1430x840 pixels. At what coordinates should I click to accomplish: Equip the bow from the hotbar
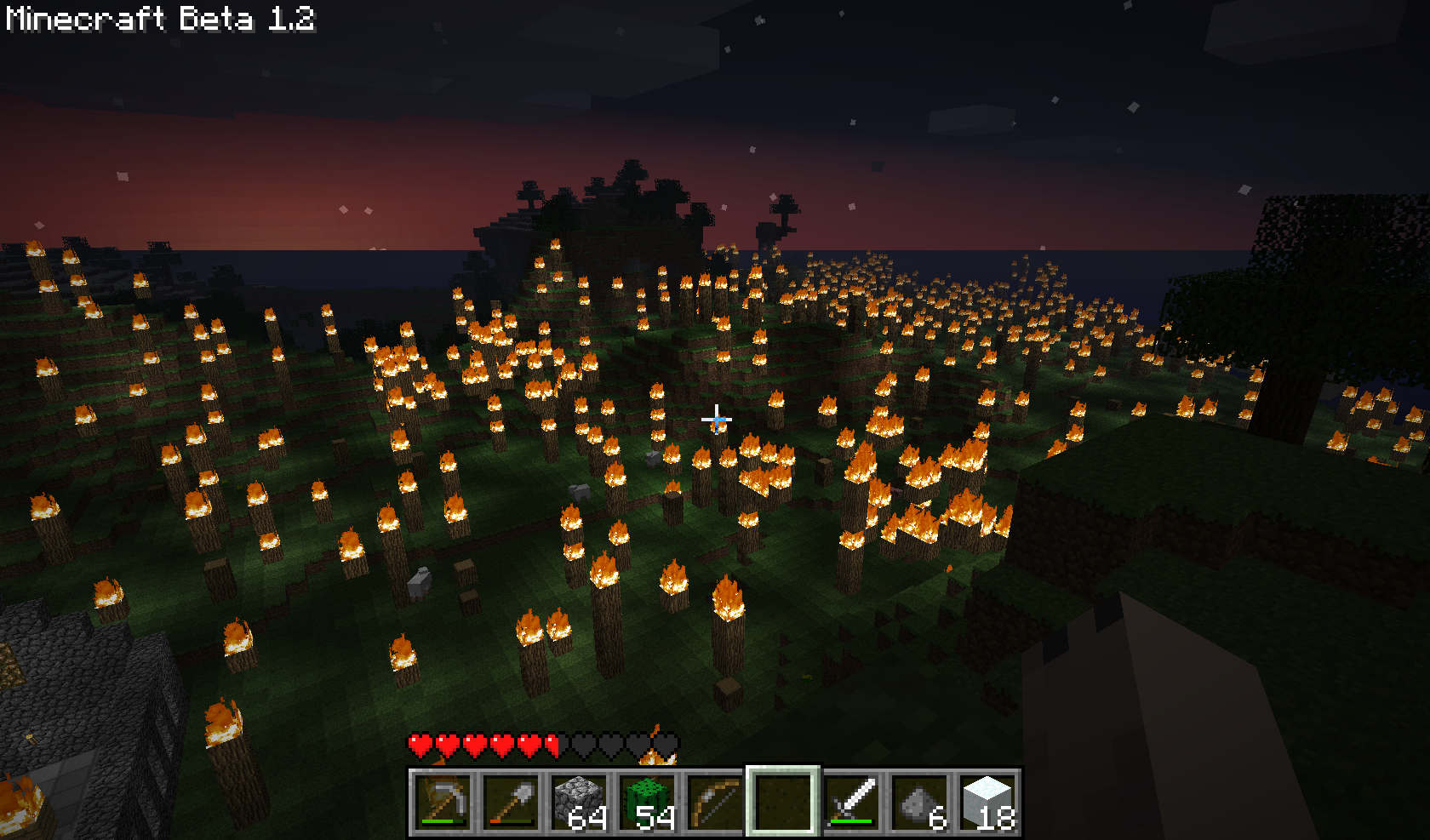click(715, 802)
